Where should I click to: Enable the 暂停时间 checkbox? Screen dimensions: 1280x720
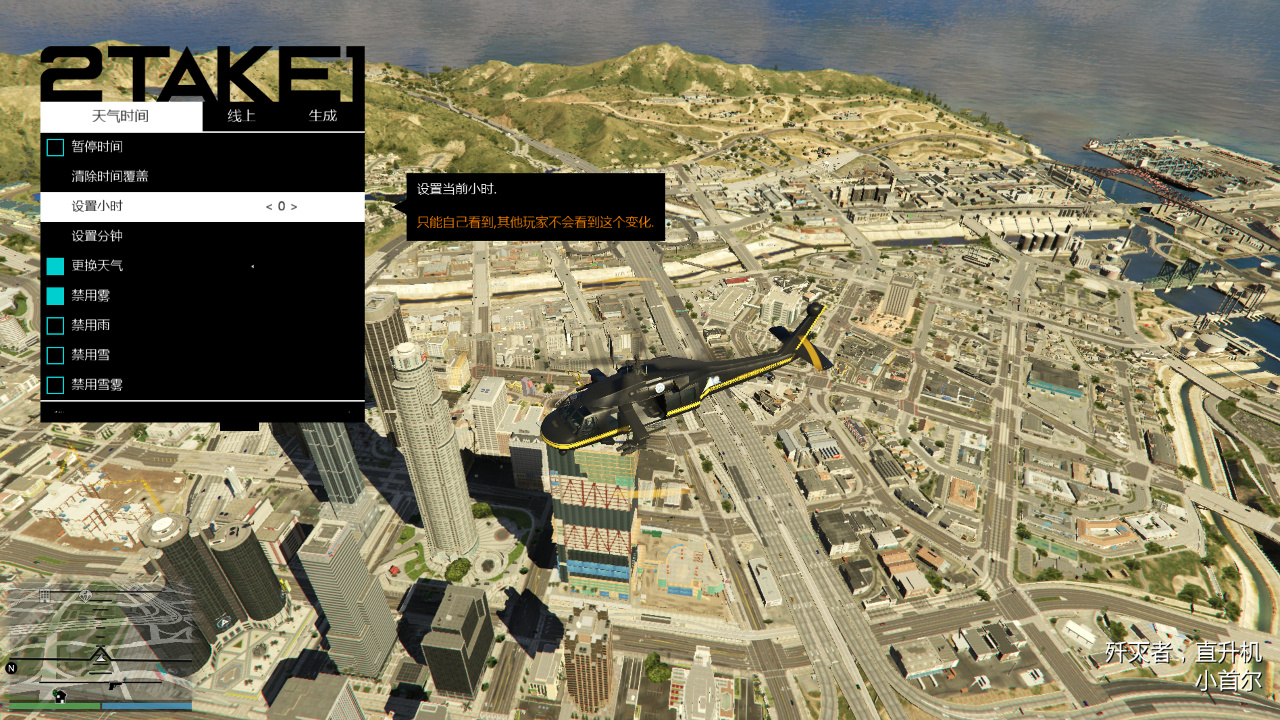point(55,147)
